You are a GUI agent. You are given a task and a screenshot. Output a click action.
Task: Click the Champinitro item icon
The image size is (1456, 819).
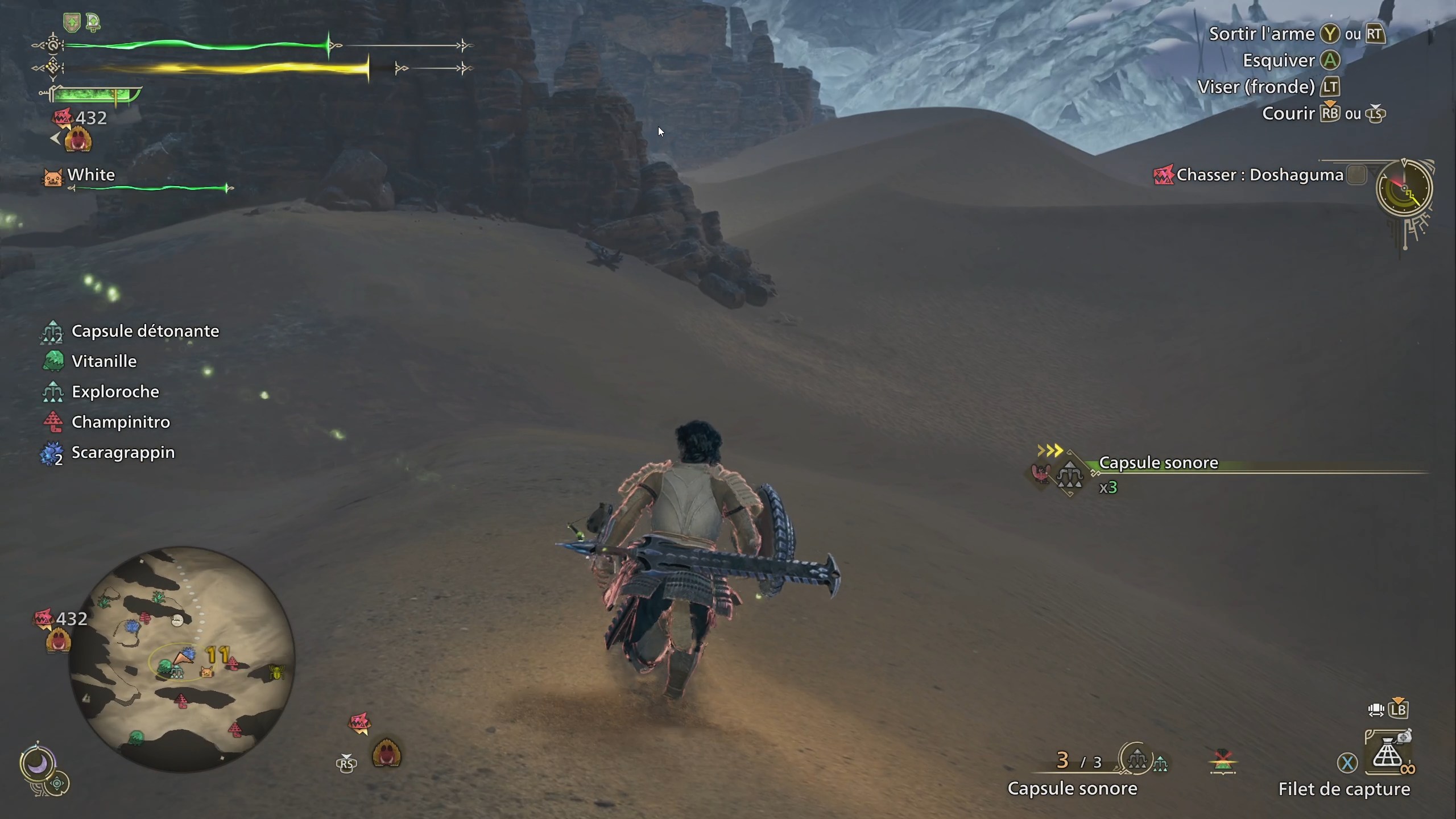(52, 421)
